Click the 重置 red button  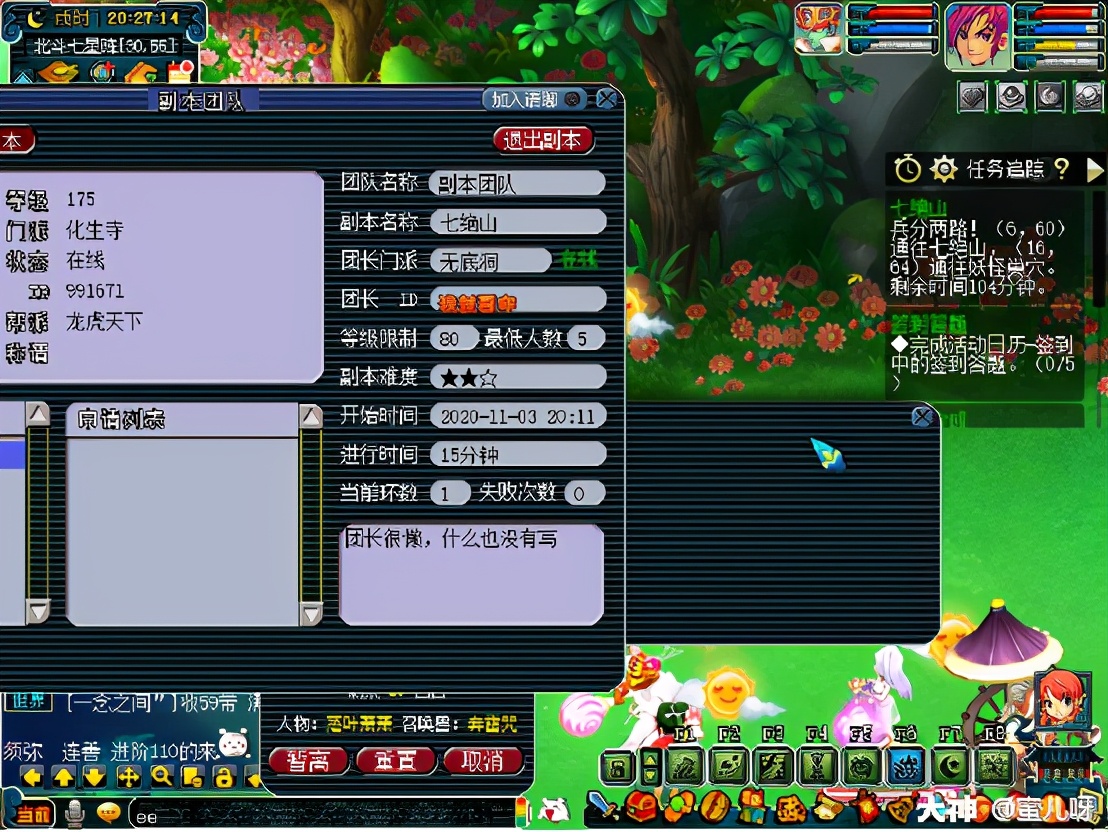pyautogui.click(x=394, y=762)
